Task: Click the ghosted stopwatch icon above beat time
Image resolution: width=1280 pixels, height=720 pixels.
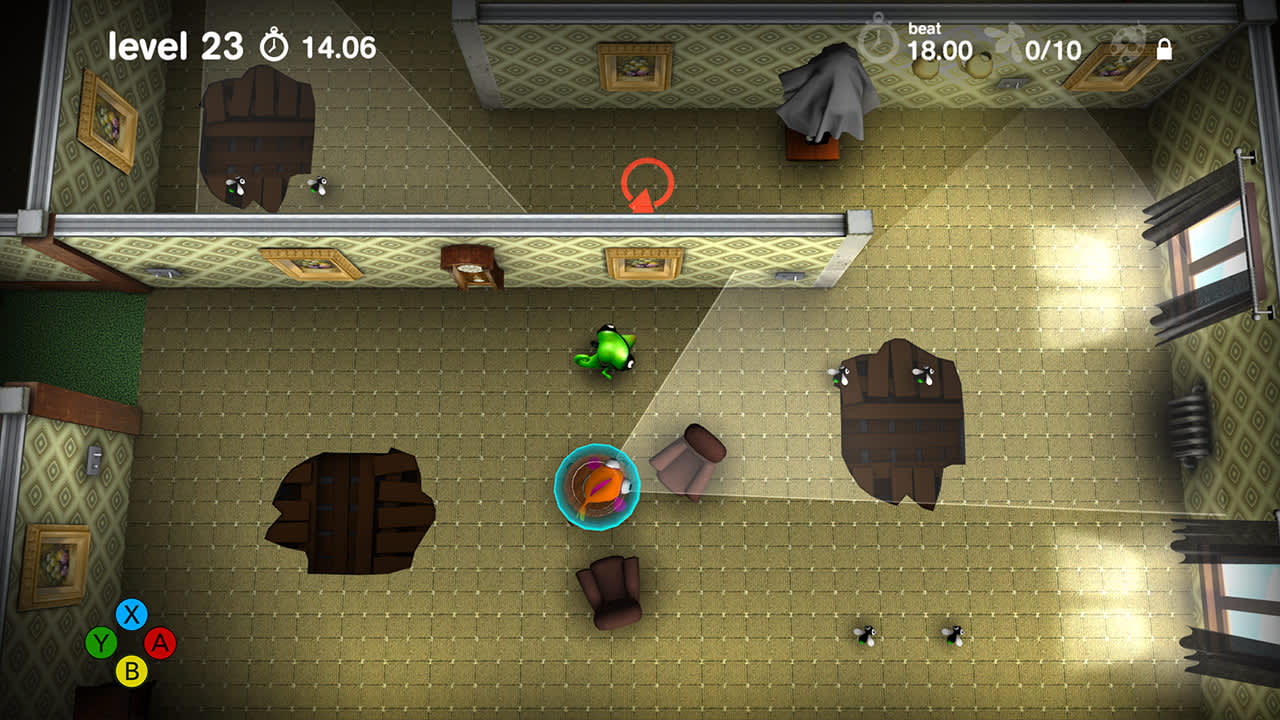Action: pos(880,40)
